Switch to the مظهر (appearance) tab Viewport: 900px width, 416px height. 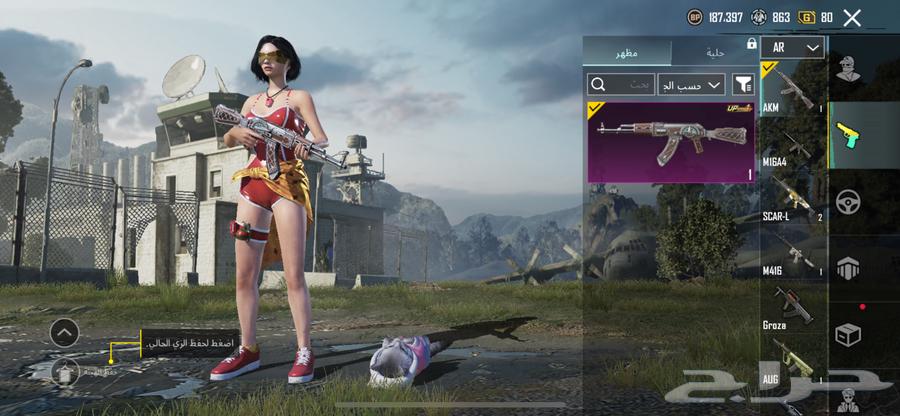click(627, 52)
